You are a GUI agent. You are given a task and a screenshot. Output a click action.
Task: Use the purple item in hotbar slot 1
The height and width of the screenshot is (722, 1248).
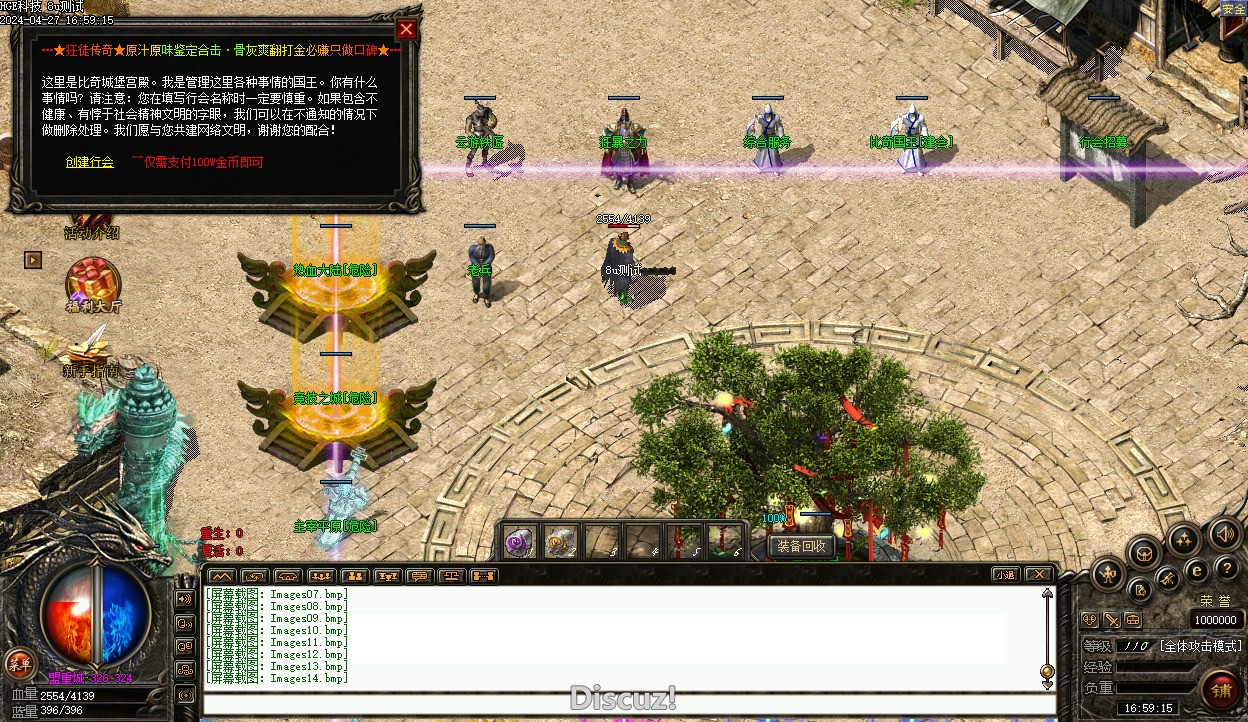tap(518, 541)
